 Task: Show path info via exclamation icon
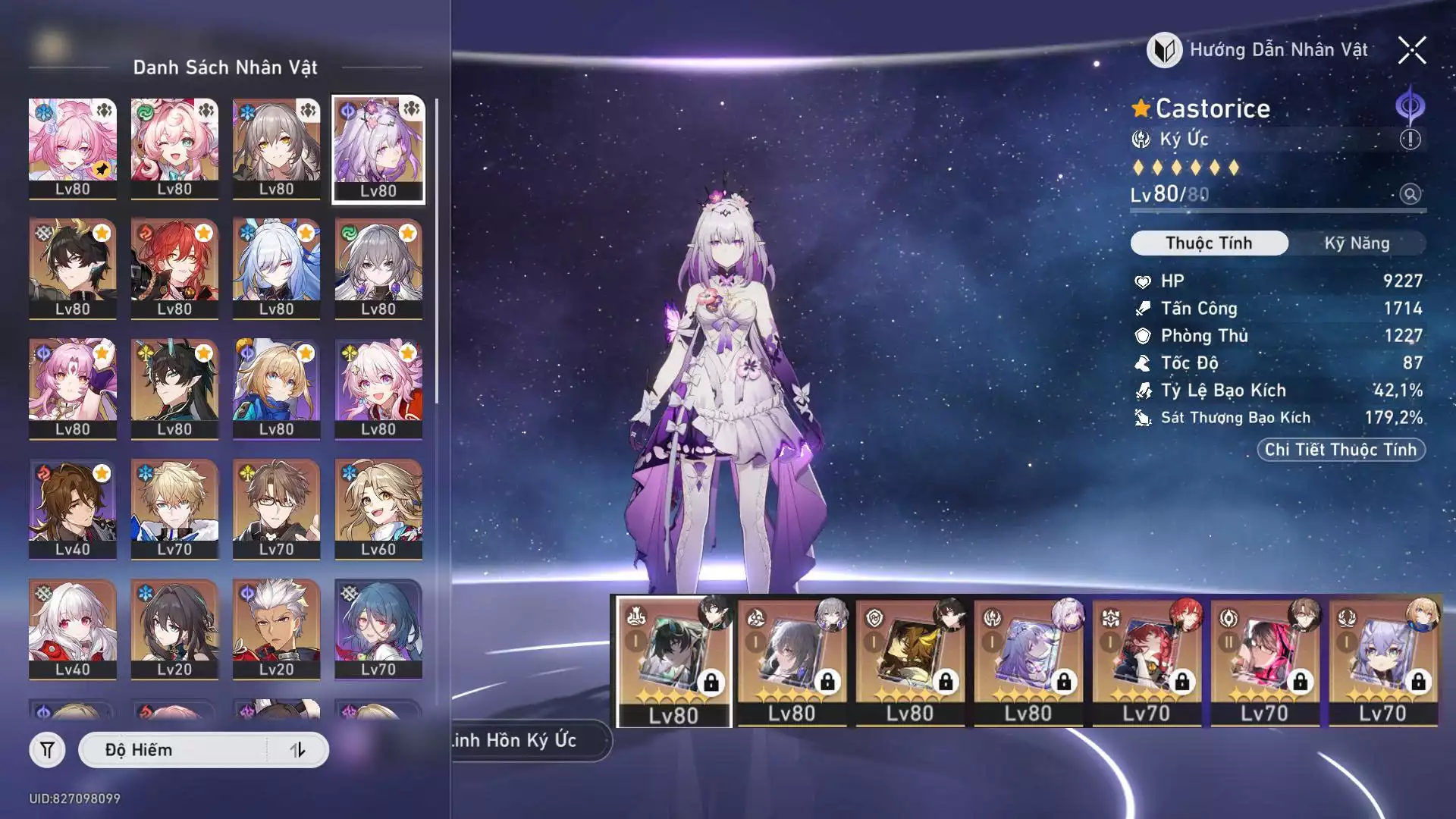coord(1410,140)
